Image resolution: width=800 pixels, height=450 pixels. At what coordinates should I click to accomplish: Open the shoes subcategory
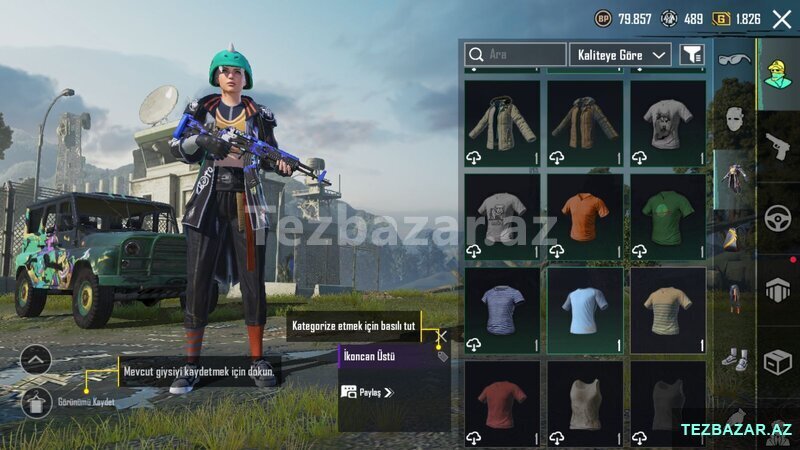point(733,357)
